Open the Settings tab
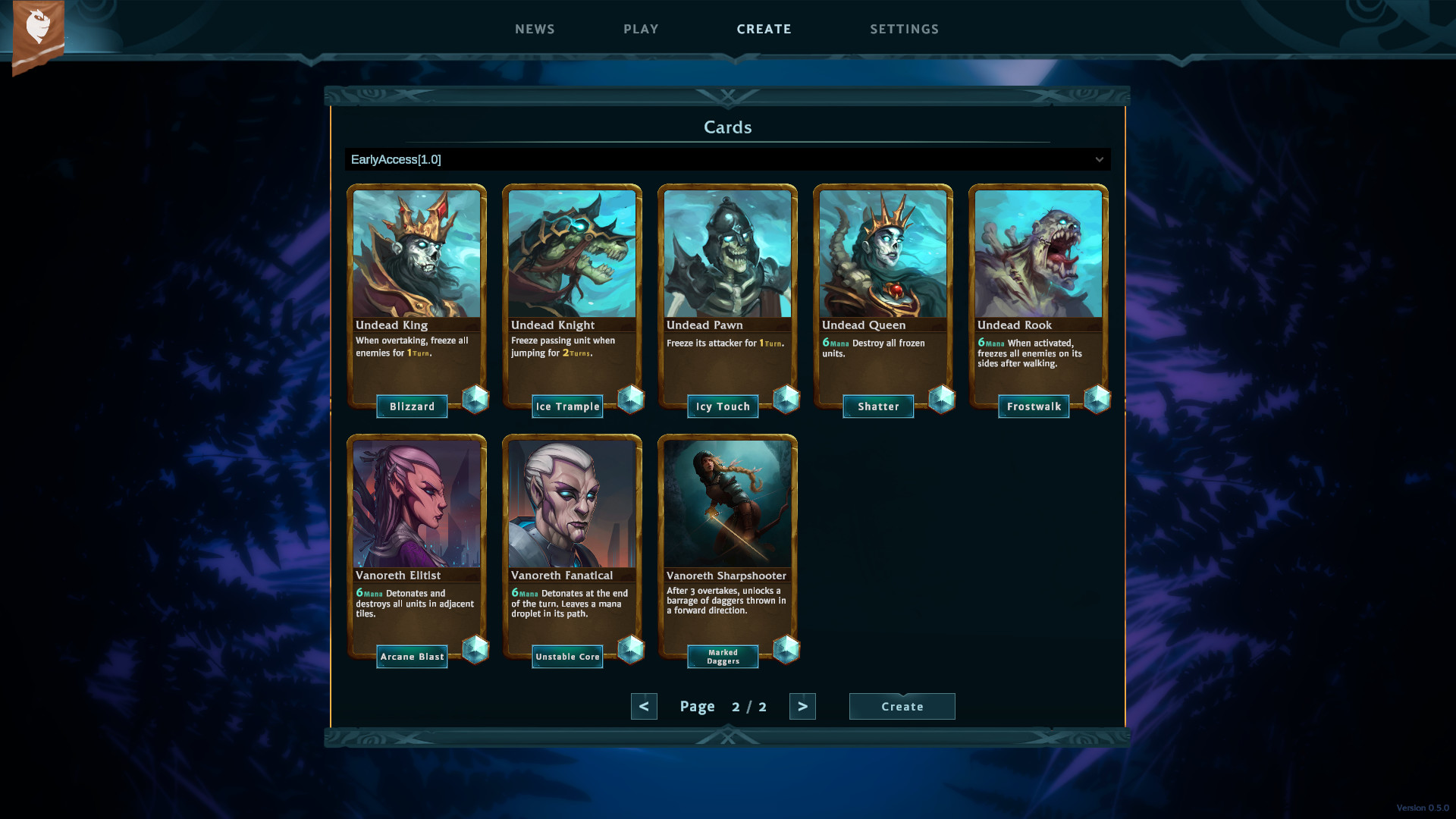1456x819 pixels. [x=904, y=29]
